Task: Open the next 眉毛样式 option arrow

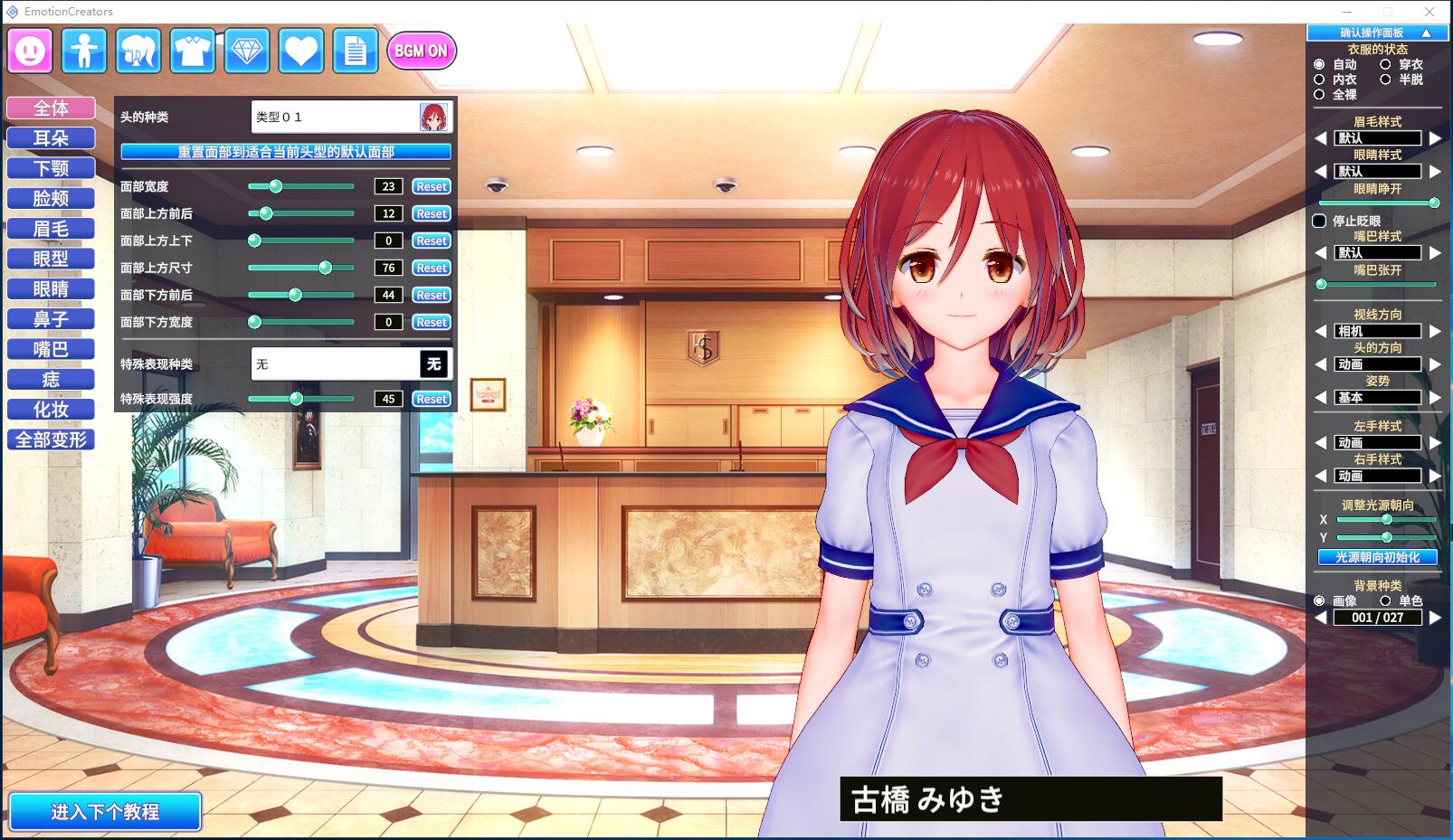Action: pos(1437,137)
